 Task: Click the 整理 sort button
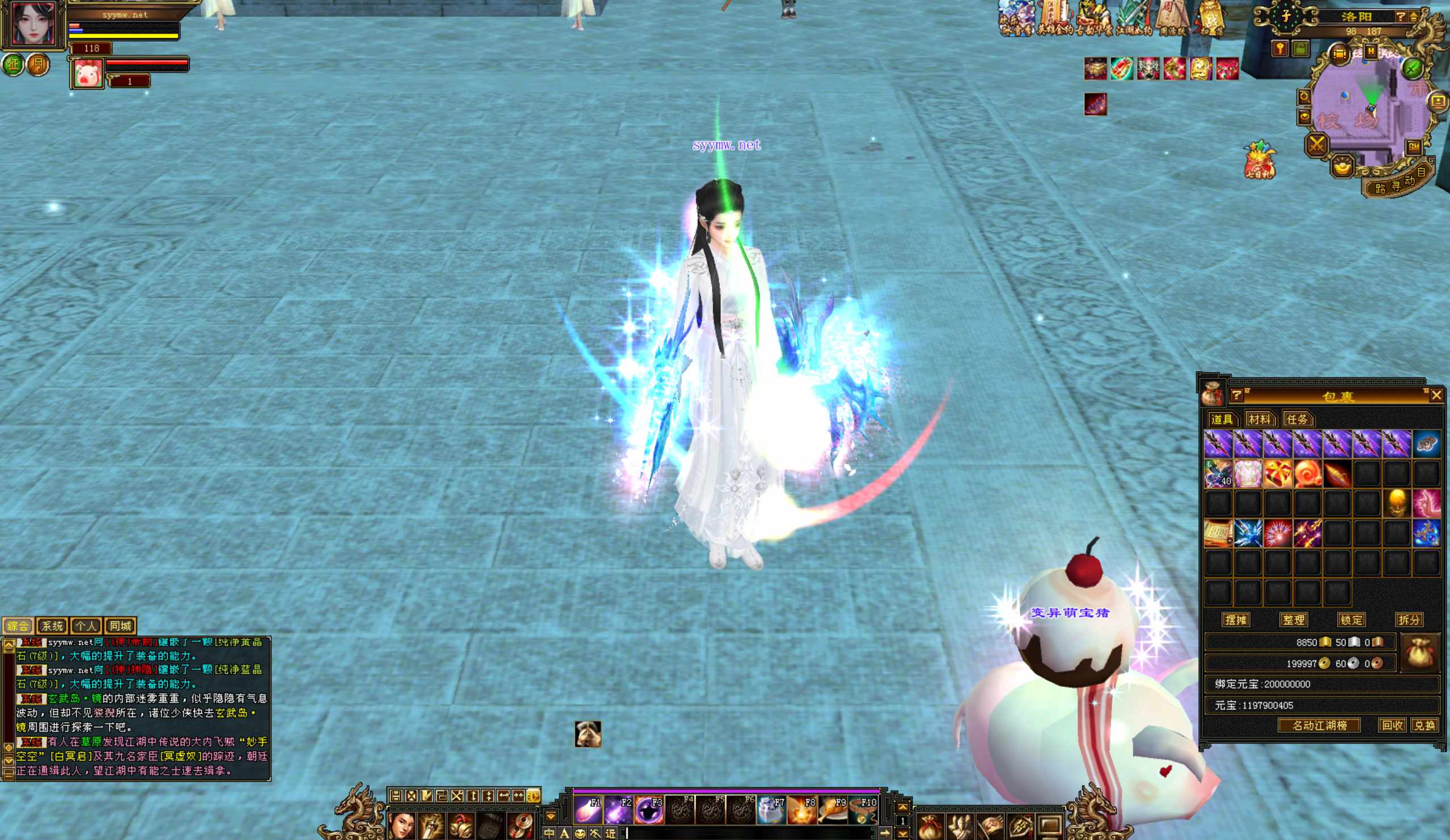(1294, 620)
